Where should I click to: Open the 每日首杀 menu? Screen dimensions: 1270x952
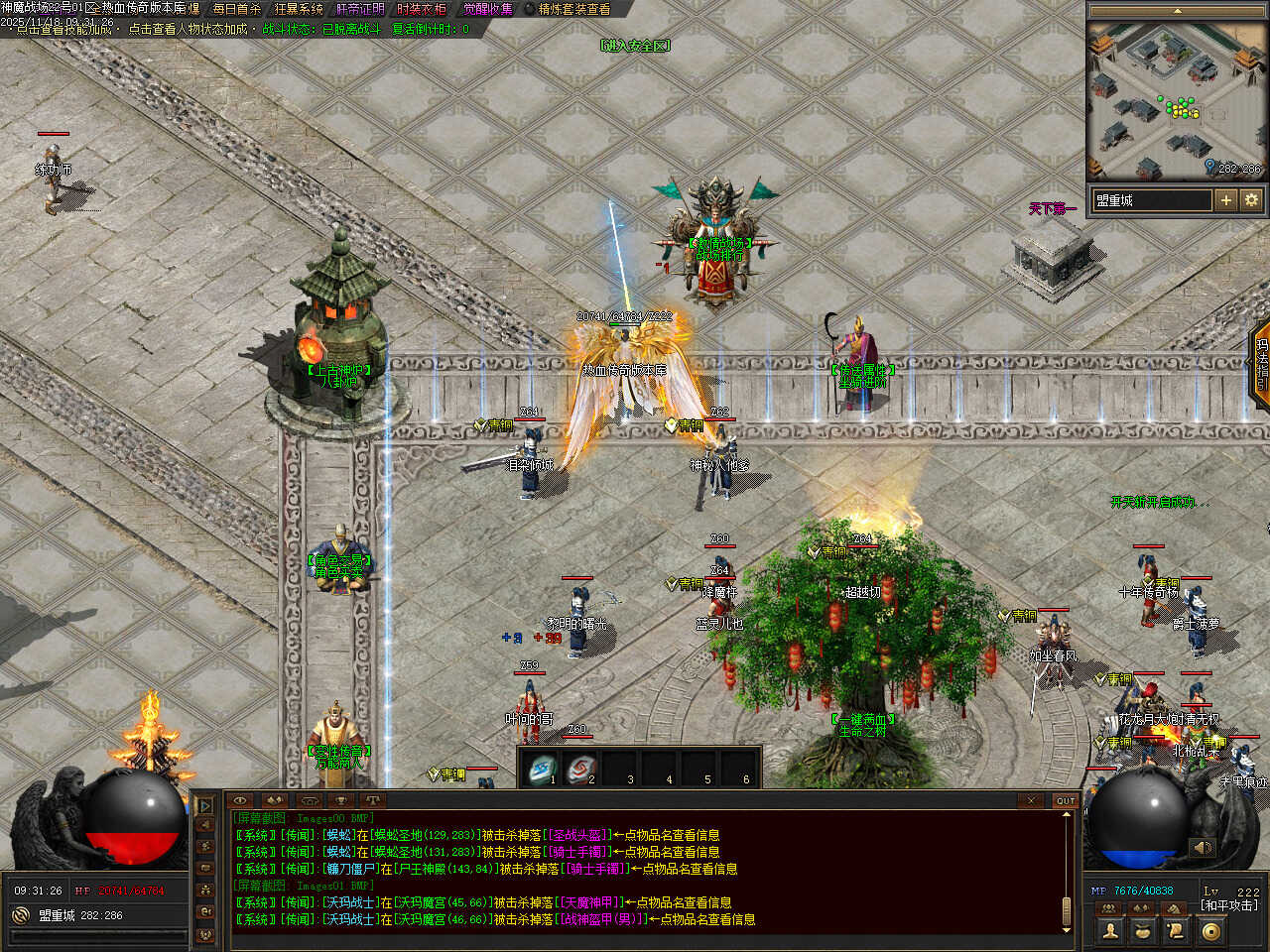coord(236,9)
